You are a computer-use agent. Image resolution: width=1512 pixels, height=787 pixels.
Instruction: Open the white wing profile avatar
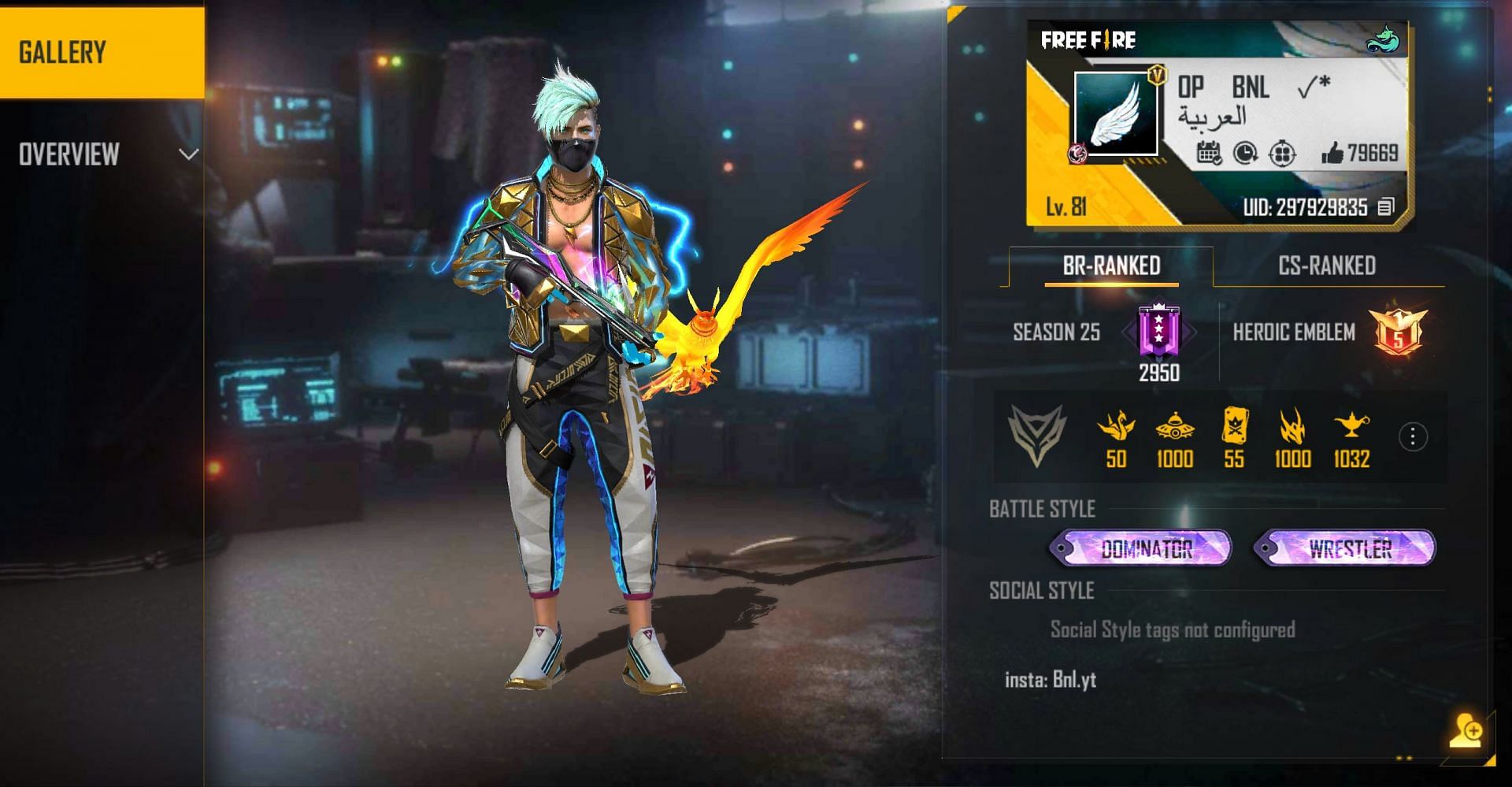1116,116
